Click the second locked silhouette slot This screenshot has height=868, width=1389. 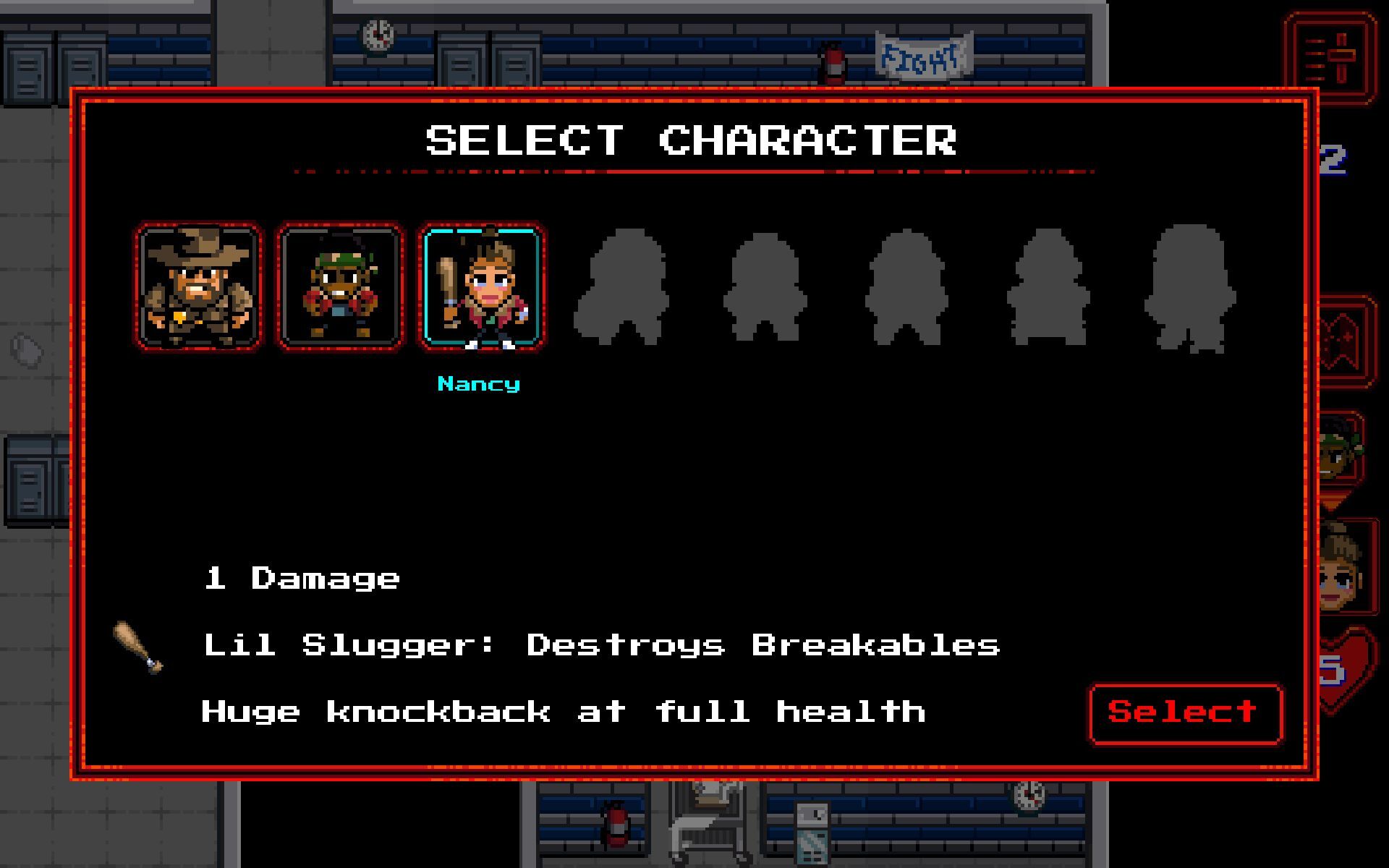763,286
